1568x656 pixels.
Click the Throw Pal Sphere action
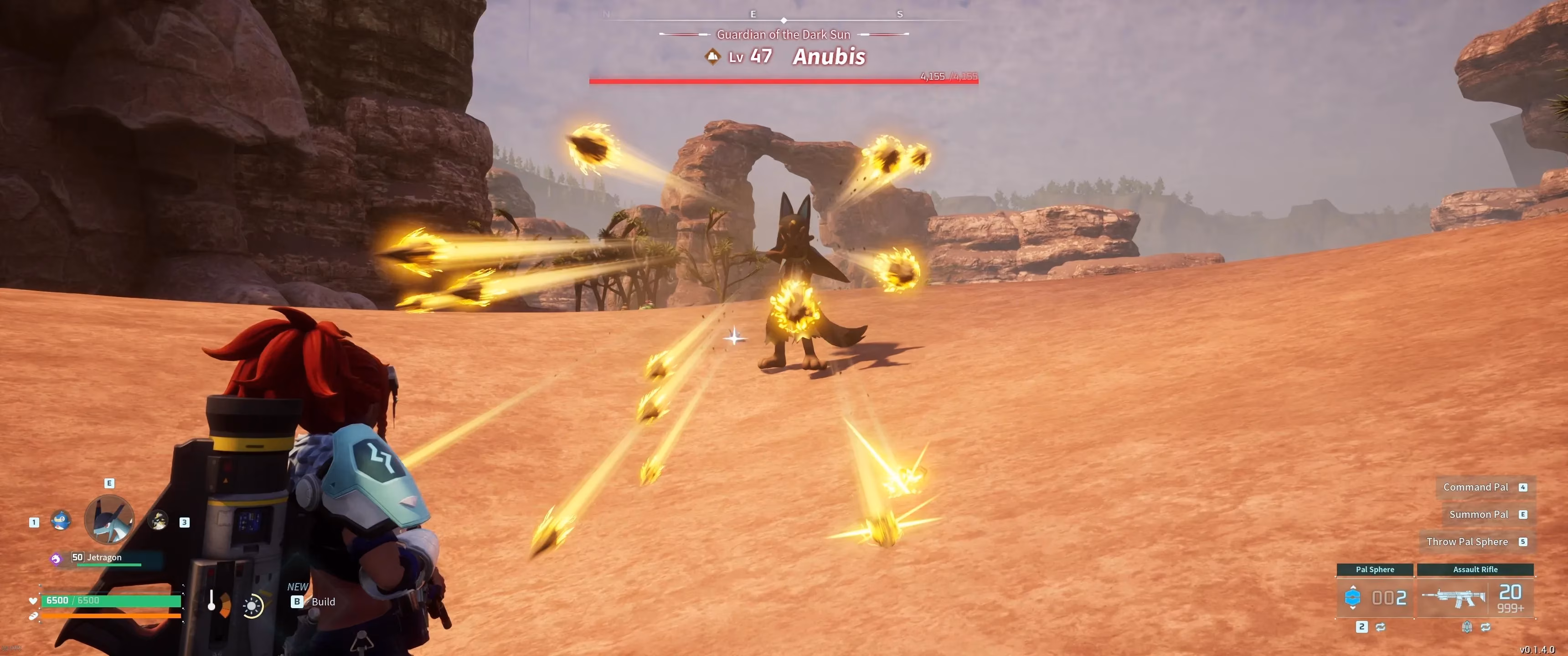(x=1468, y=541)
